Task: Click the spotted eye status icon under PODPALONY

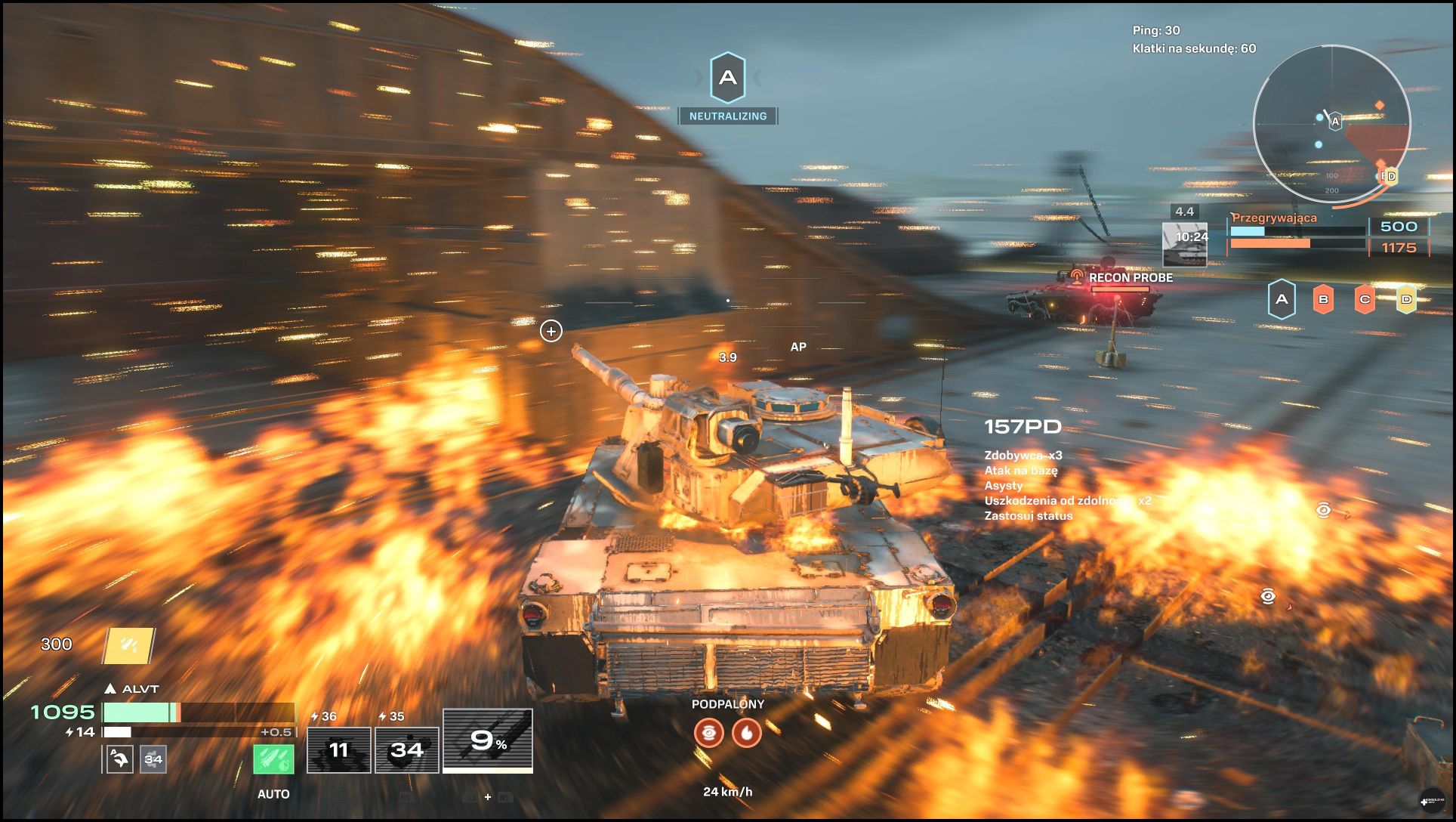Action: point(709,732)
